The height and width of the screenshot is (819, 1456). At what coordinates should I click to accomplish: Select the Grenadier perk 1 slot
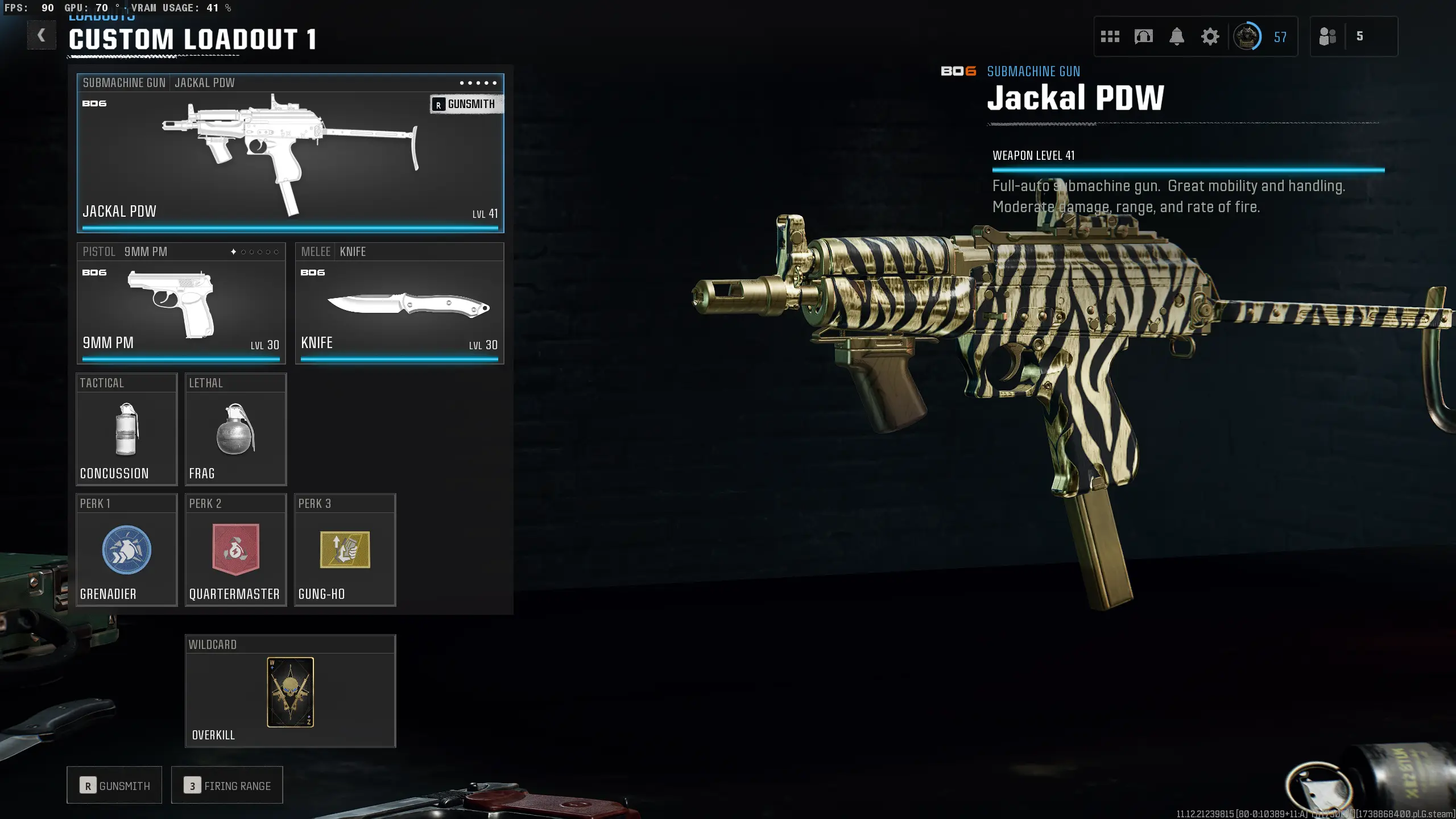[127, 551]
